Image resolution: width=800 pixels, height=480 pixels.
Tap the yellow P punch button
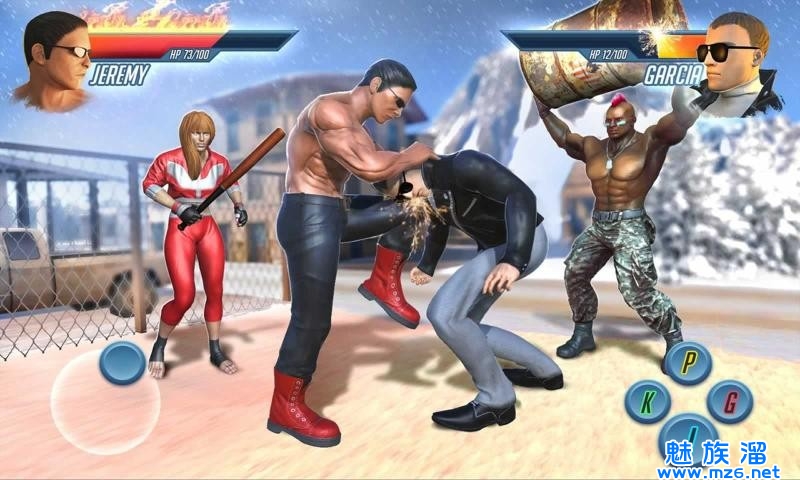tap(688, 363)
